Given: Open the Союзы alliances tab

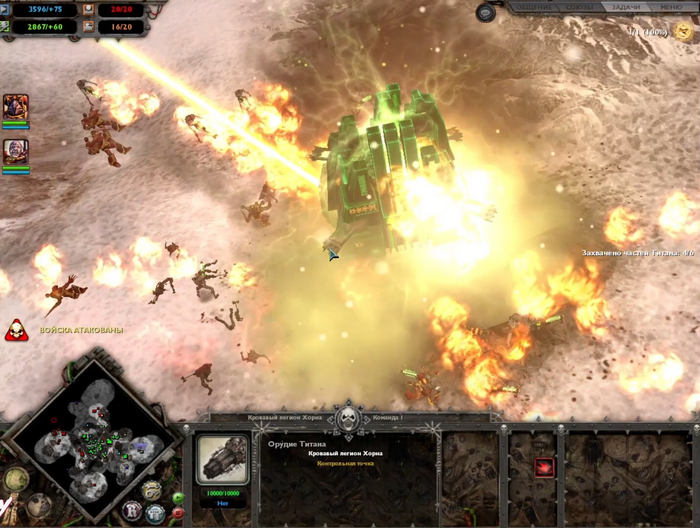Looking at the screenshot, I should (576, 7).
